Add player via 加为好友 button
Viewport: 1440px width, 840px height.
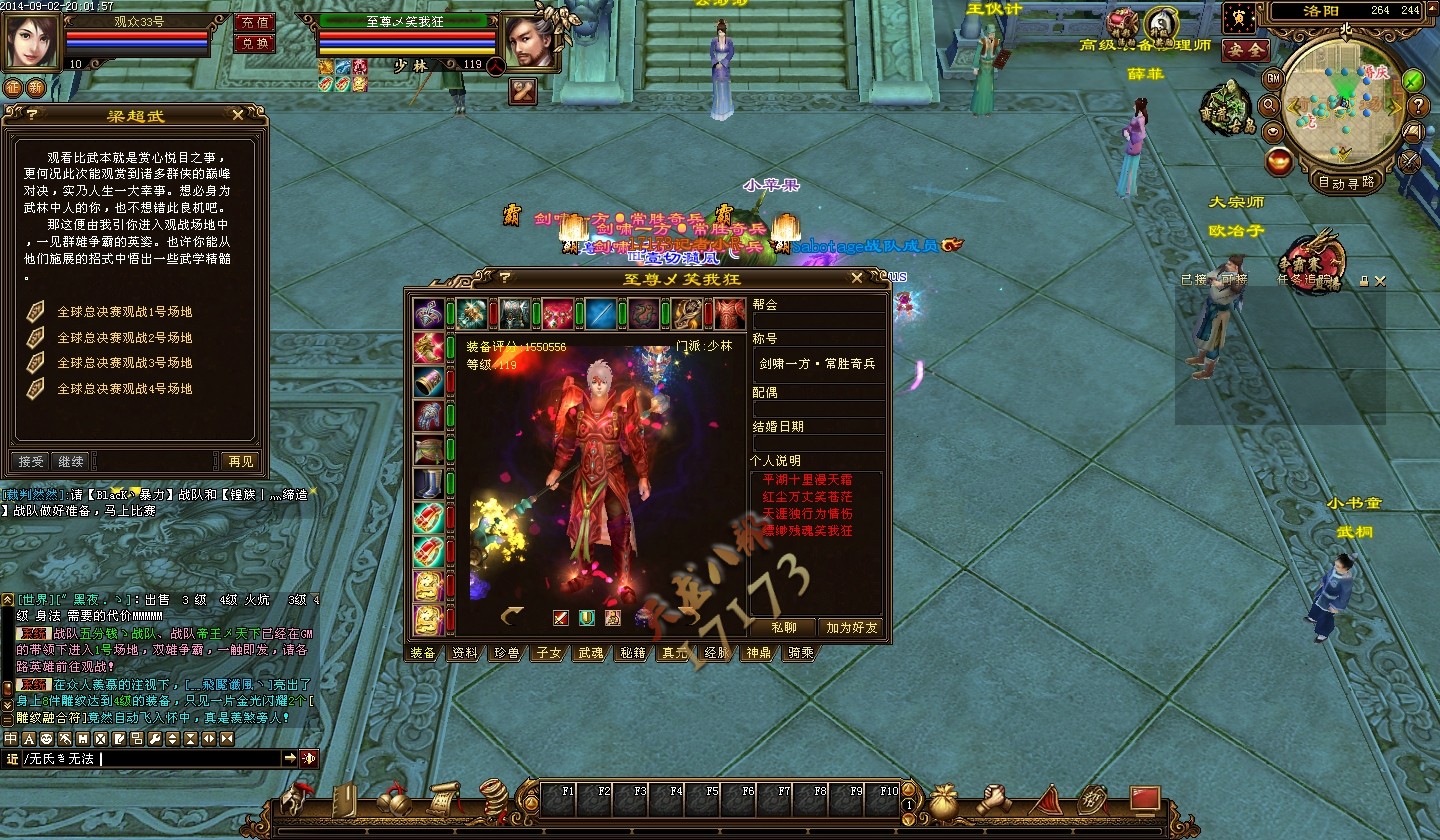851,627
